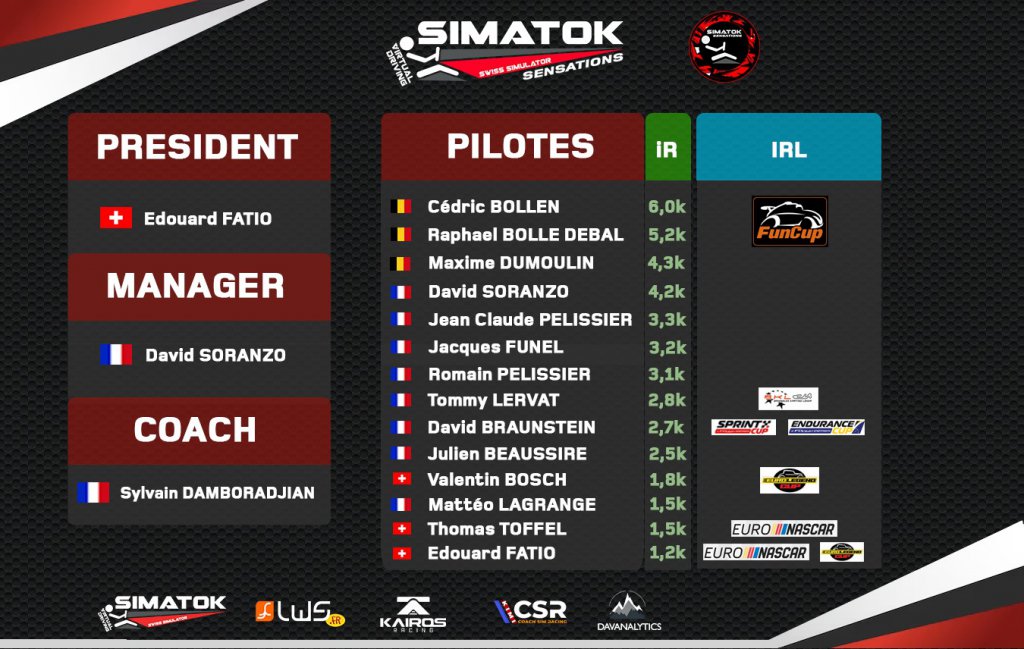
Task: Select Romain PELISSIER's row
Action: coord(508,374)
